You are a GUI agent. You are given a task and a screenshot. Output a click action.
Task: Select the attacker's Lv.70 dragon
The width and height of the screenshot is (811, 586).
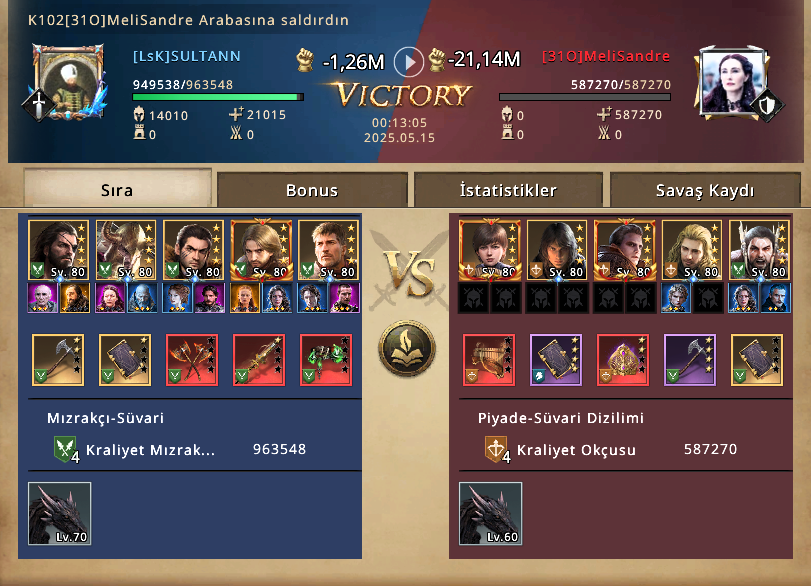click(x=59, y=514)
